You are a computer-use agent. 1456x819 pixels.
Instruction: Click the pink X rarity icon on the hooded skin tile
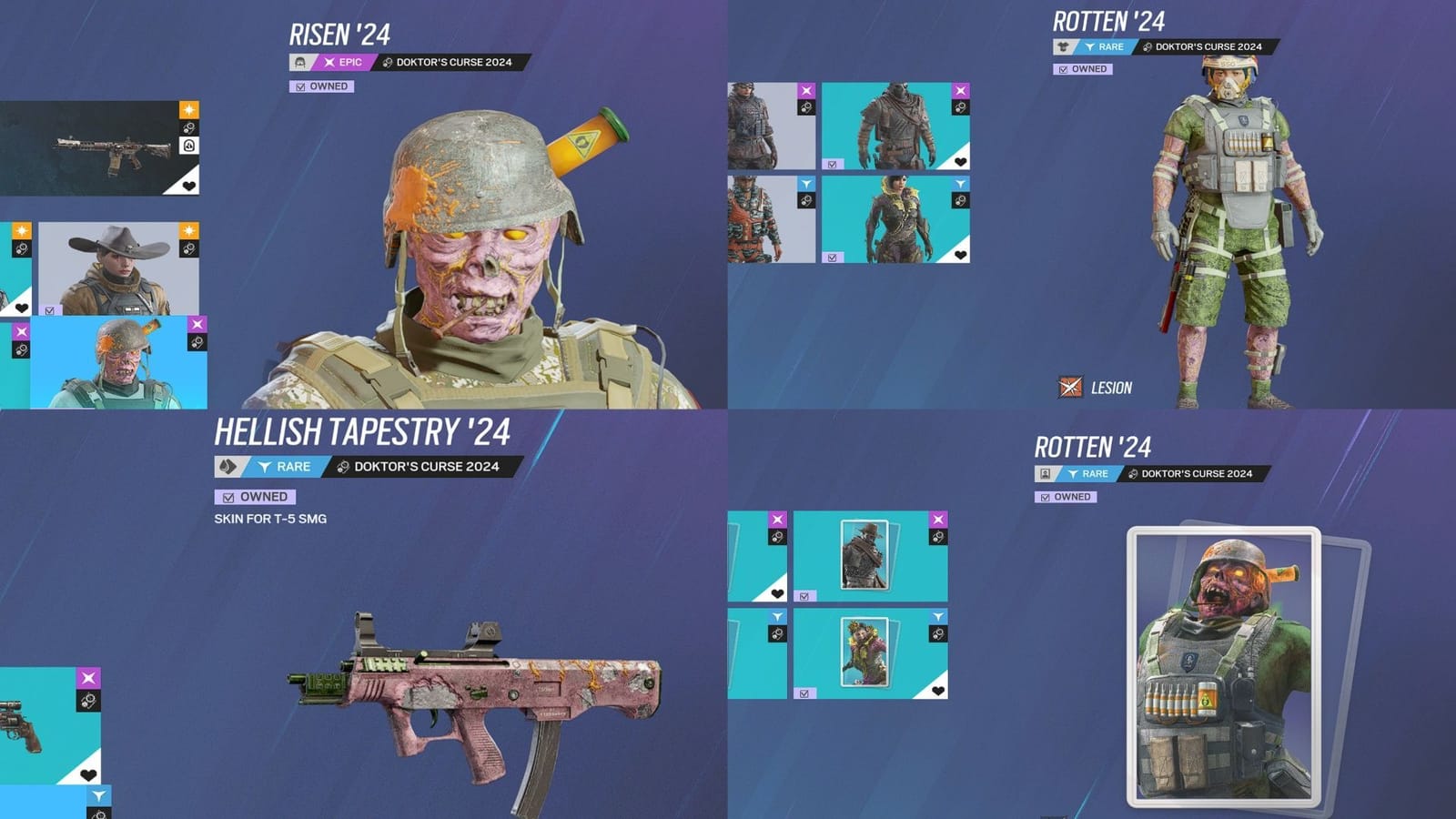961,90
